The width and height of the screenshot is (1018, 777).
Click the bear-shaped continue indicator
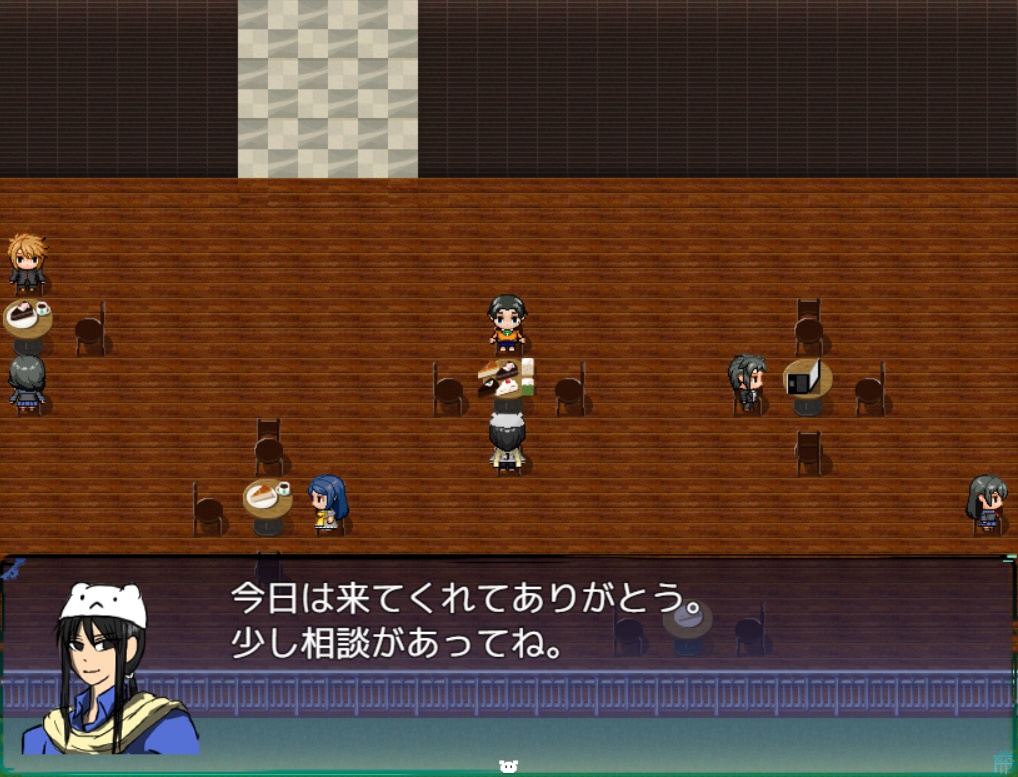tap(508, 766)
